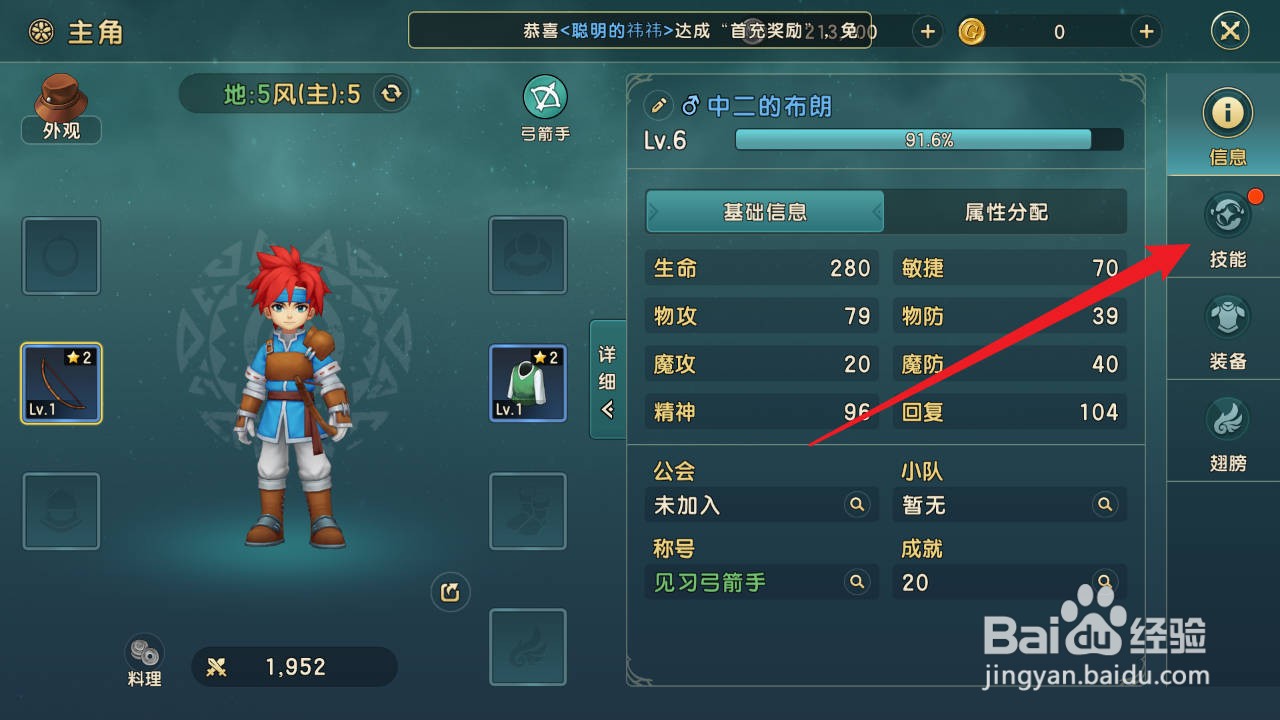Click the character rotate icon
The width and height of the screenshot is (1280, 720).
click(x=449, y=592)
